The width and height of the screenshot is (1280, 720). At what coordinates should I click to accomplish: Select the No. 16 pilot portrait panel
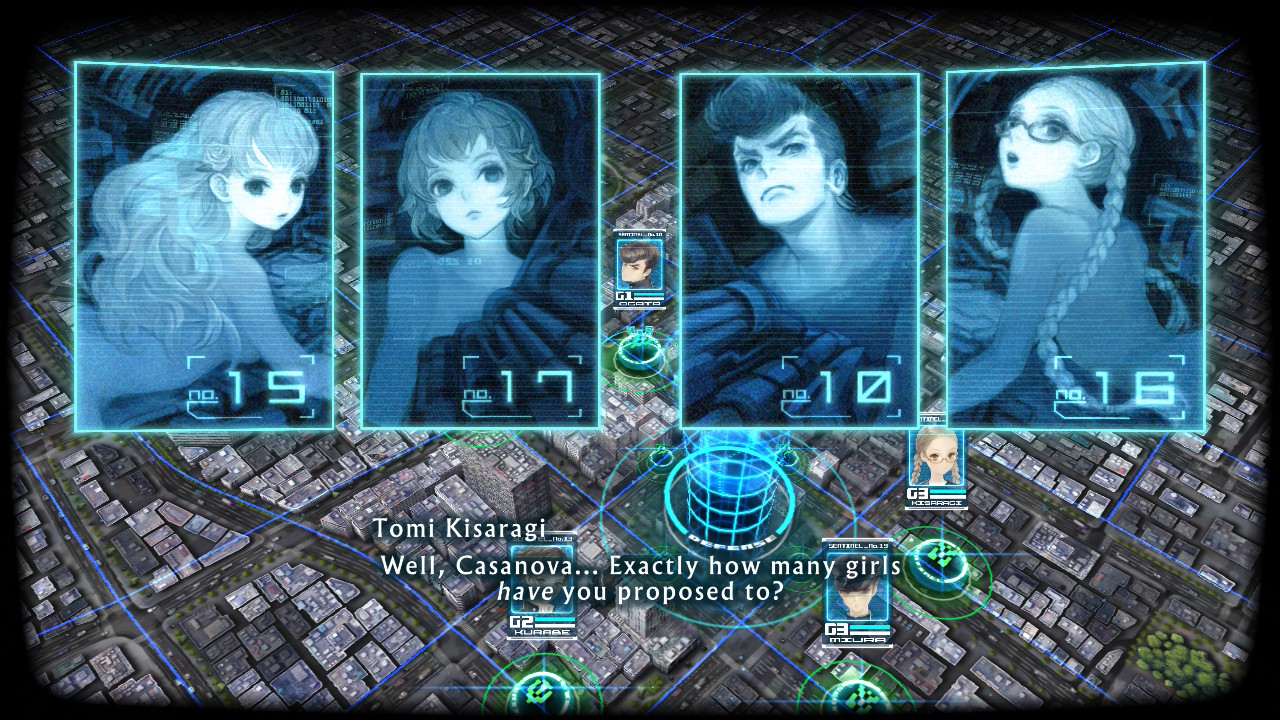[x=1075, y=245]
